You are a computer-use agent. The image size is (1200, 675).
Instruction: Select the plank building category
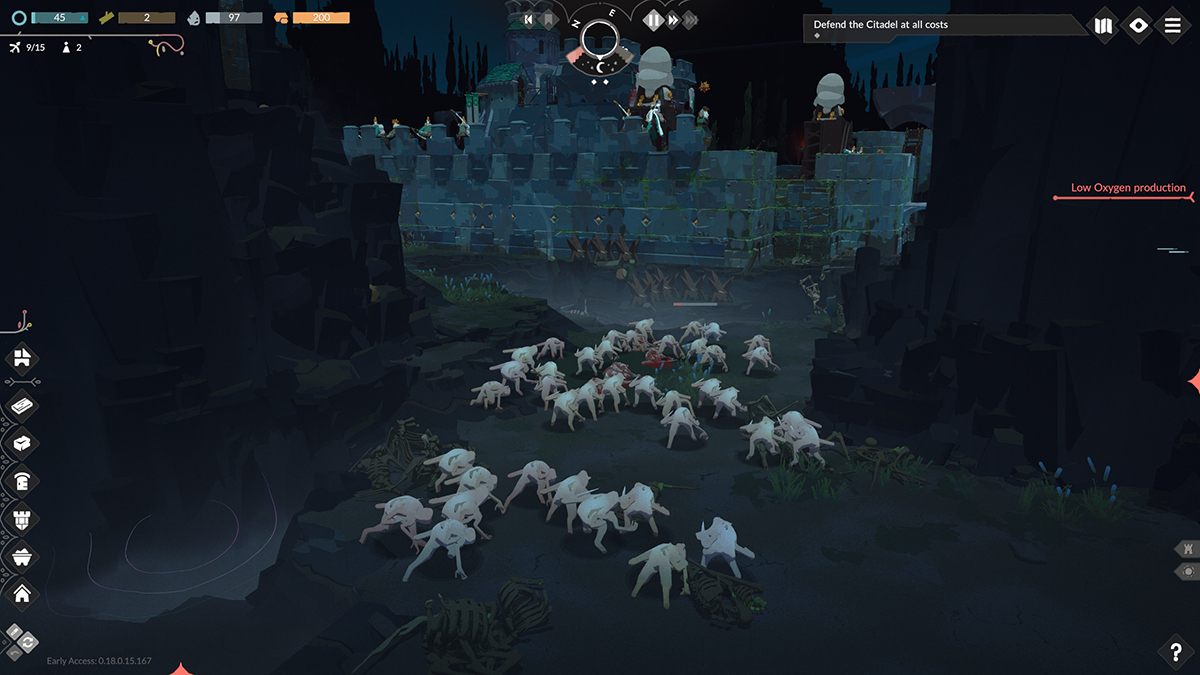point(22,407)
